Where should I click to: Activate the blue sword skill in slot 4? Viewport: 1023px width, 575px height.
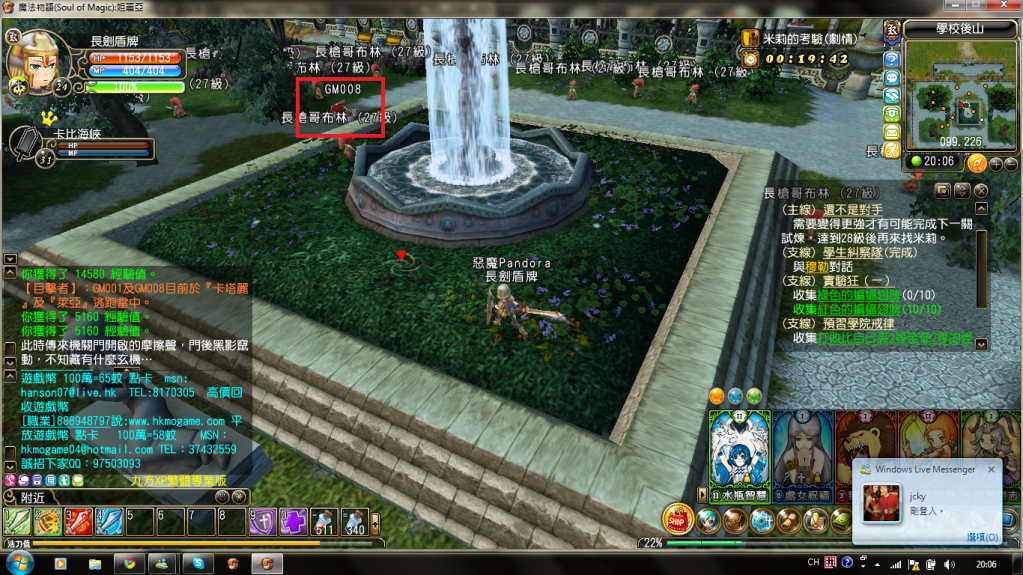[x=108, y=521]
